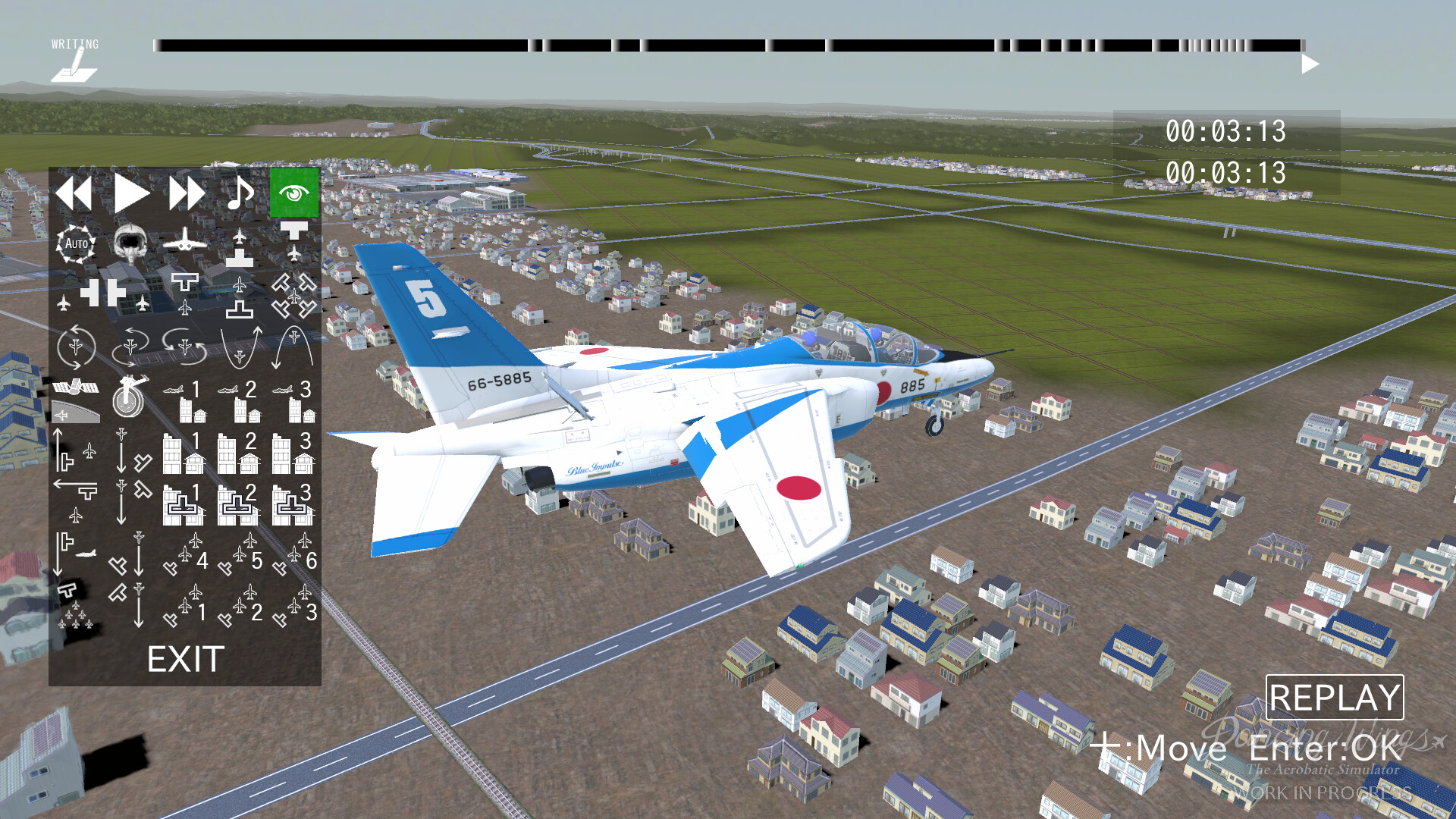The image size is (1456, 819).
Task: Click the small play arrow beside the timeline
Action: (1308, 64)
